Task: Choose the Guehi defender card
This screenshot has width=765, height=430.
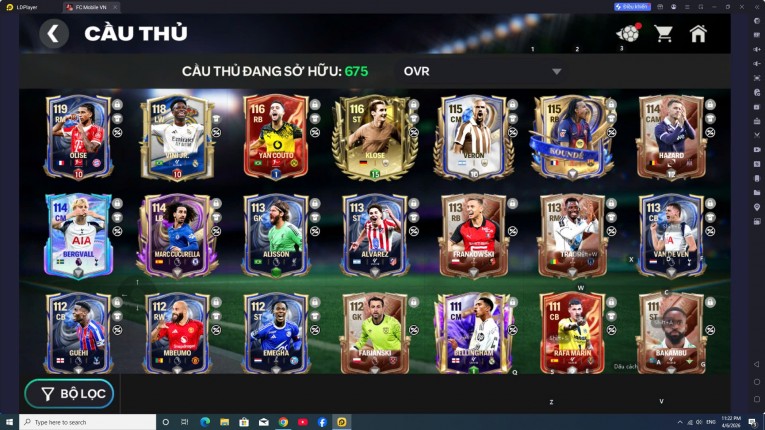Action: 77,333
